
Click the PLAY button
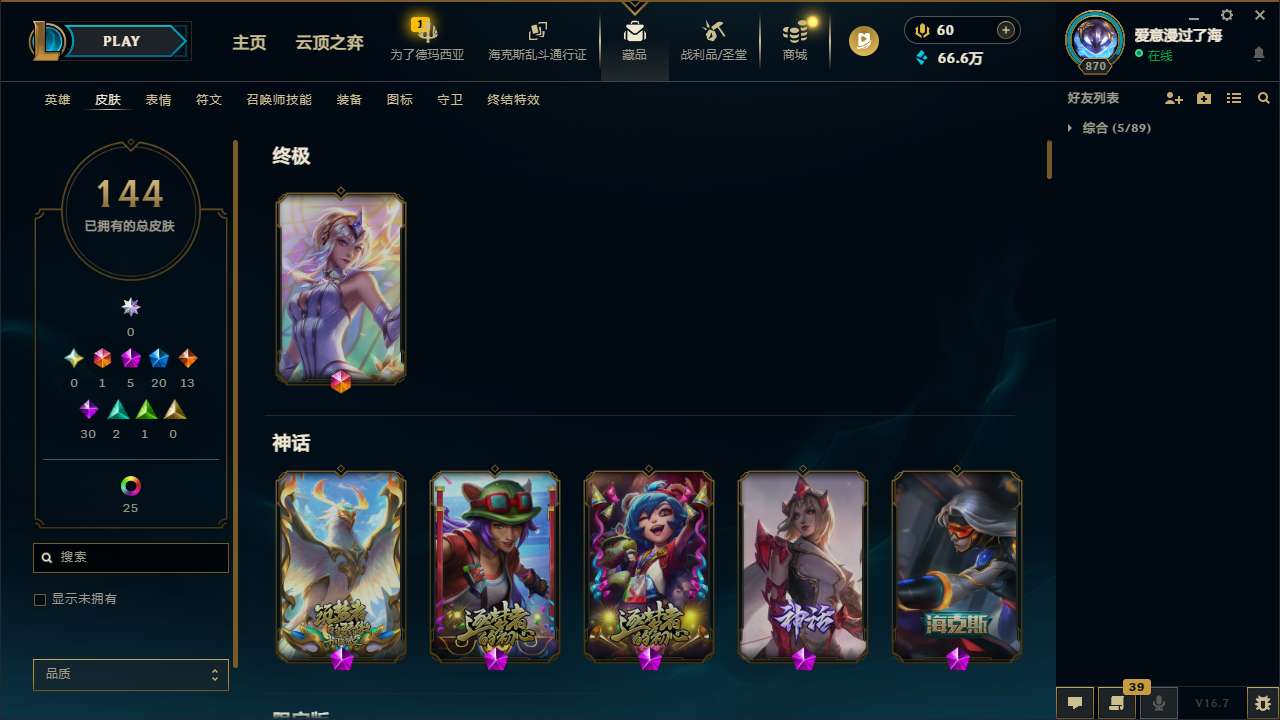(x=121, y=41)
